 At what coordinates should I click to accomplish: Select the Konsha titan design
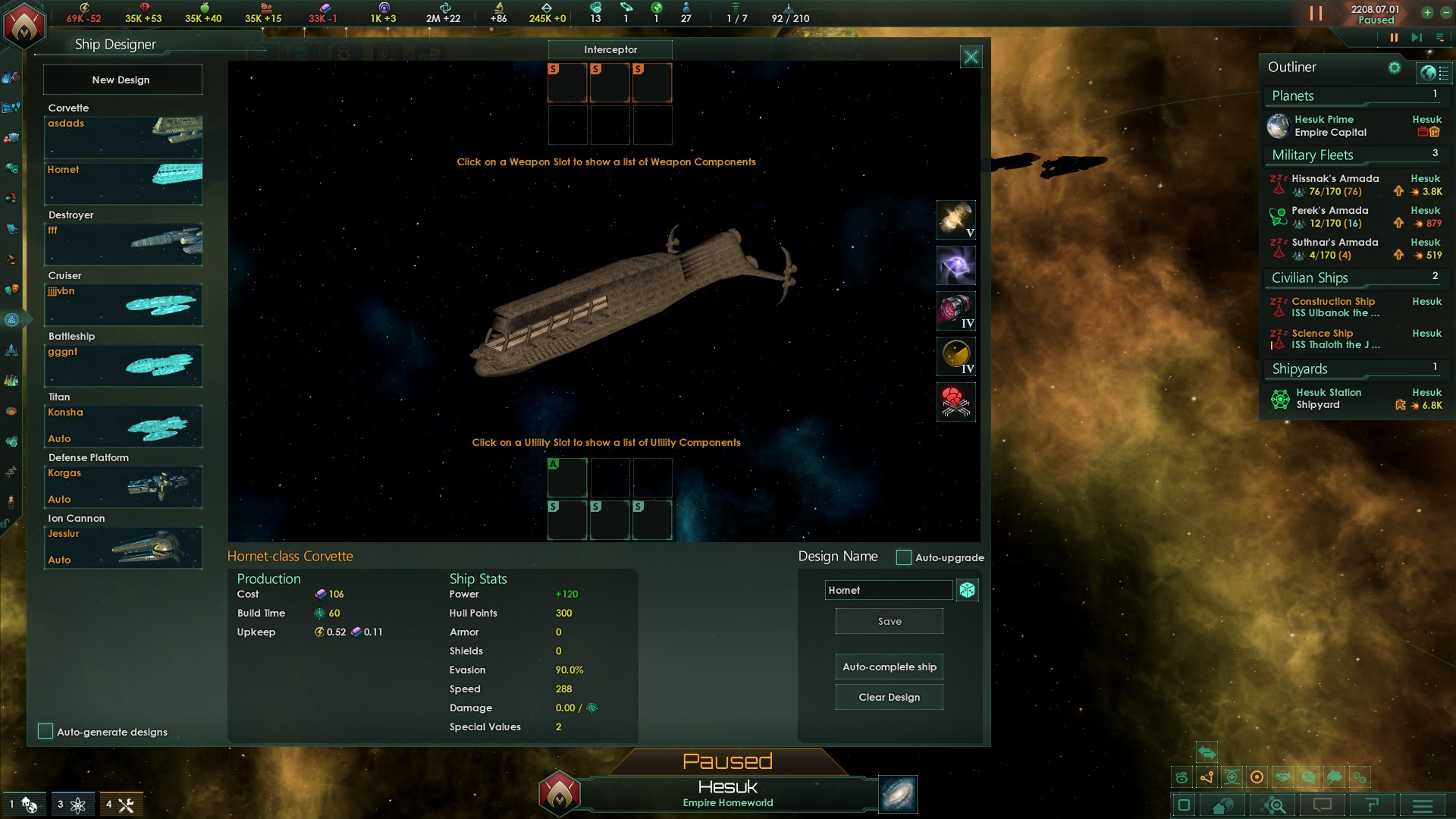click(x=123, y=425)
